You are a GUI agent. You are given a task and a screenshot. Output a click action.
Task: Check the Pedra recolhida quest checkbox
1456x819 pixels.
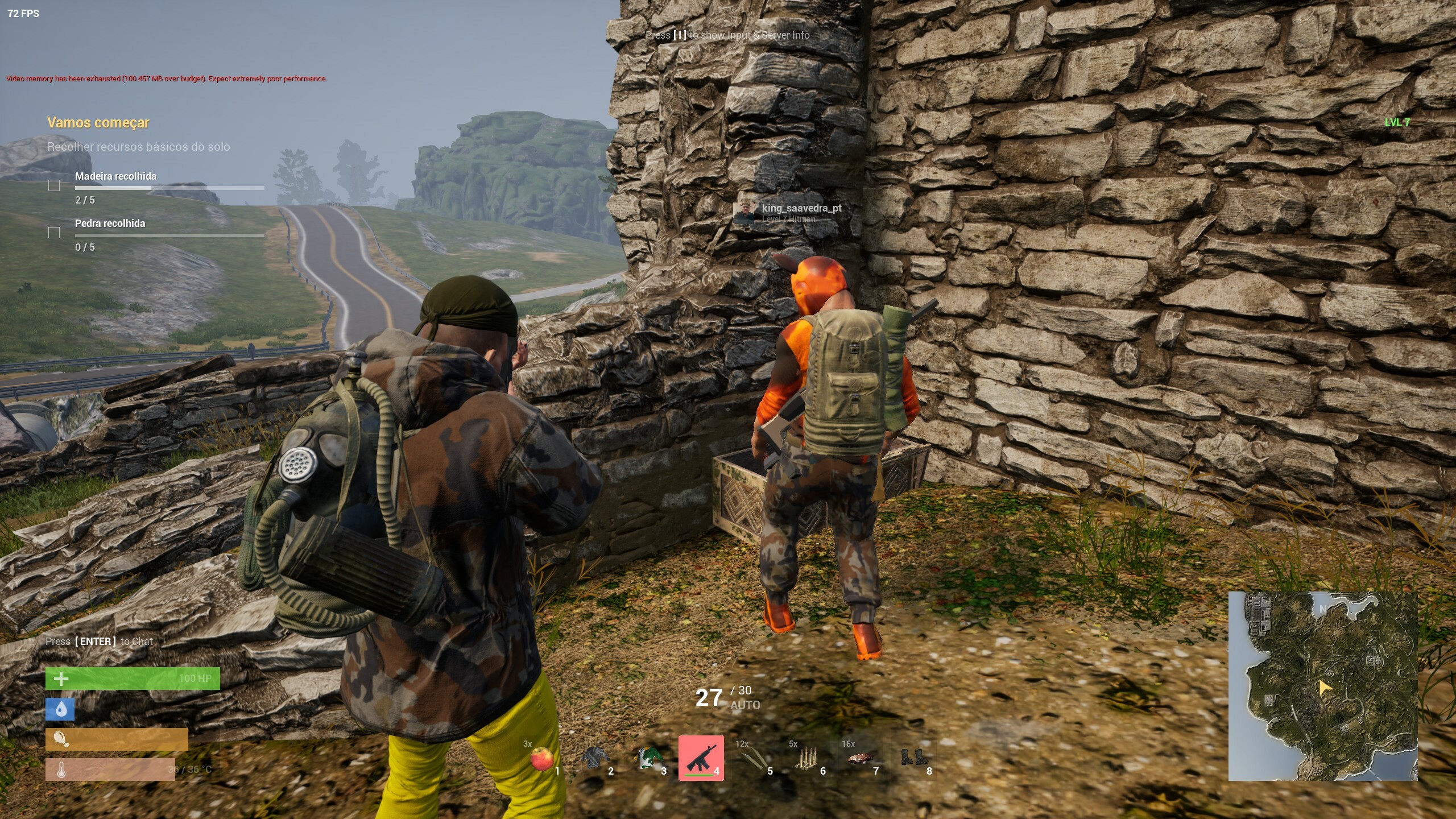[x=54, y=232]
